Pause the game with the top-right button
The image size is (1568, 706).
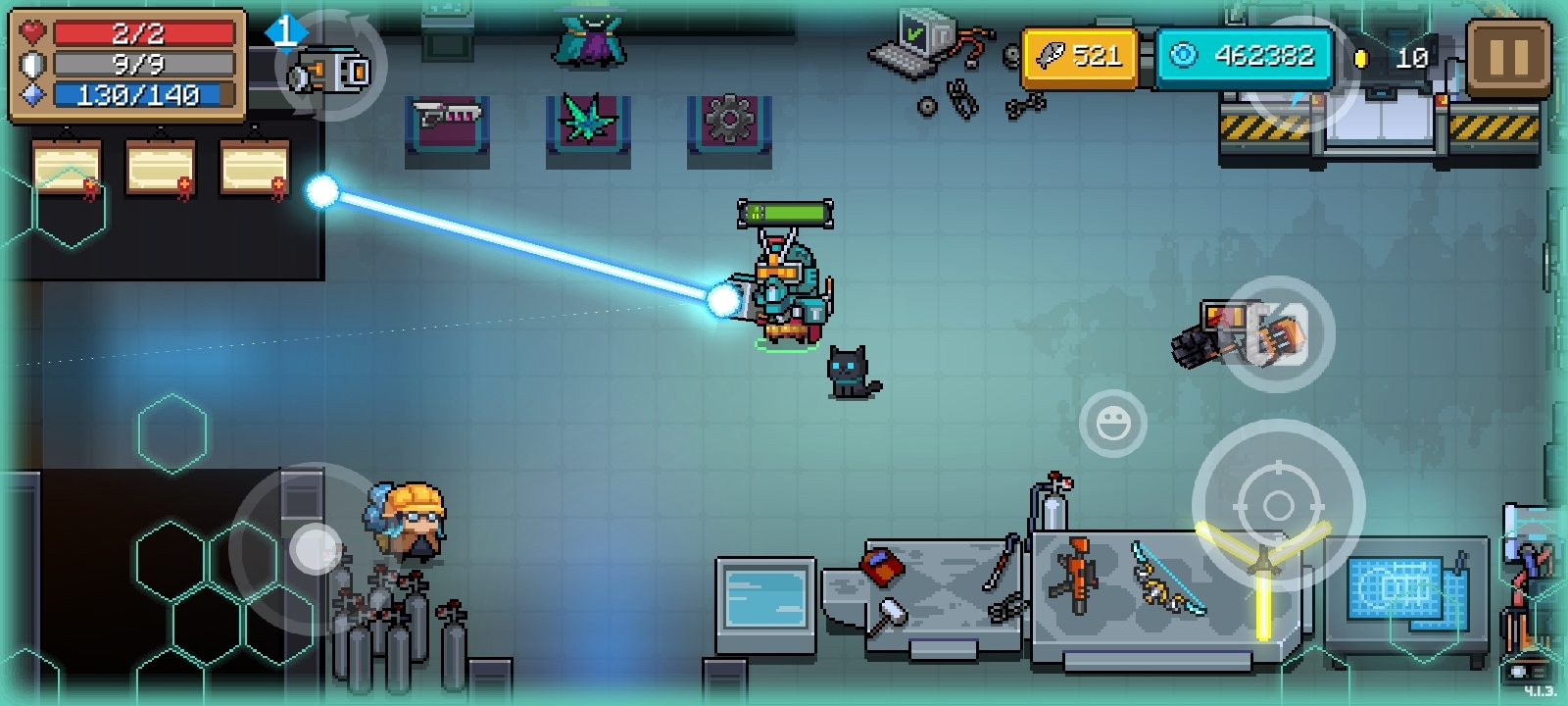[1508, 58]
